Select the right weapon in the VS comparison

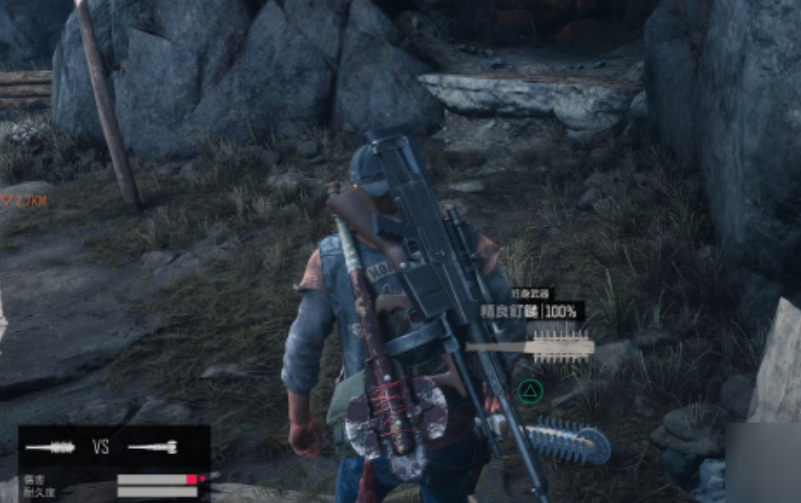pos(153,447)
